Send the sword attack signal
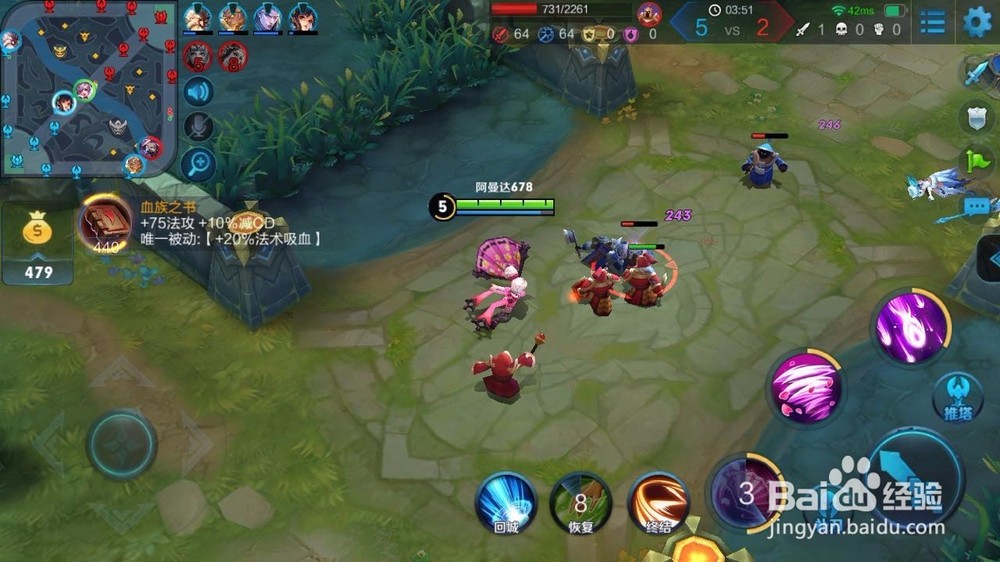1000x562 pixels. click(977, 73)
